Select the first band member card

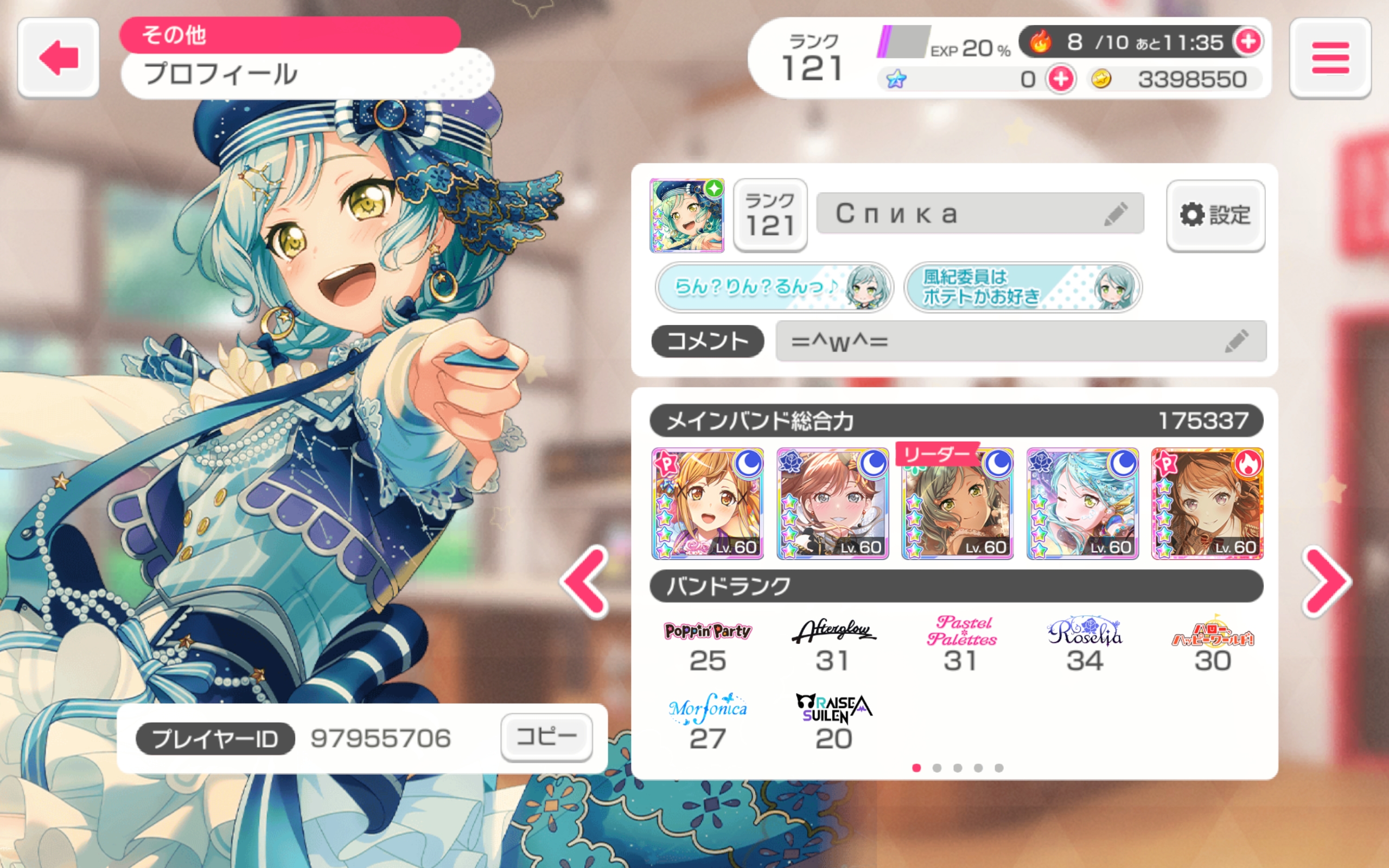click(x=707, y=503)
